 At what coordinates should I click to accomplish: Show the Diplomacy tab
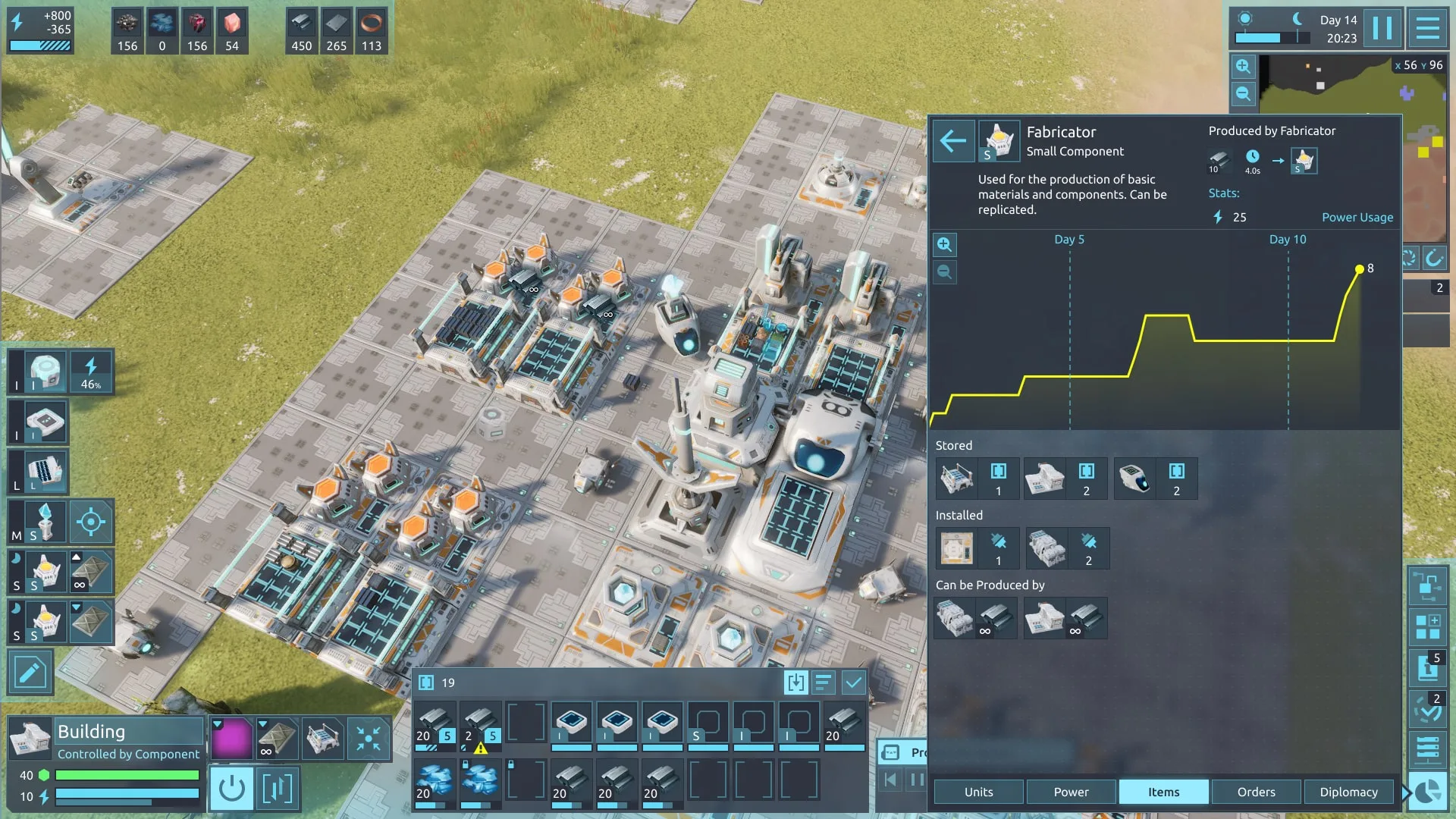(x=1348, y=792)
